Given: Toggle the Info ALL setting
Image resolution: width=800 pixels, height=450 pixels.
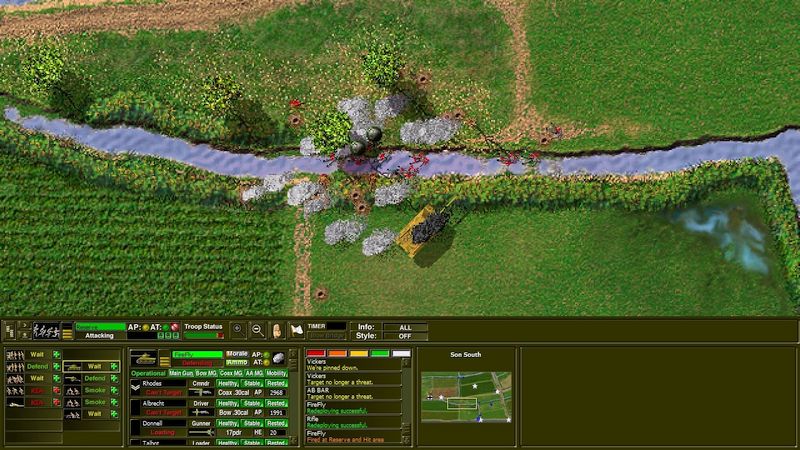Looking at the screenshot, I should click(x=404, y=327).
